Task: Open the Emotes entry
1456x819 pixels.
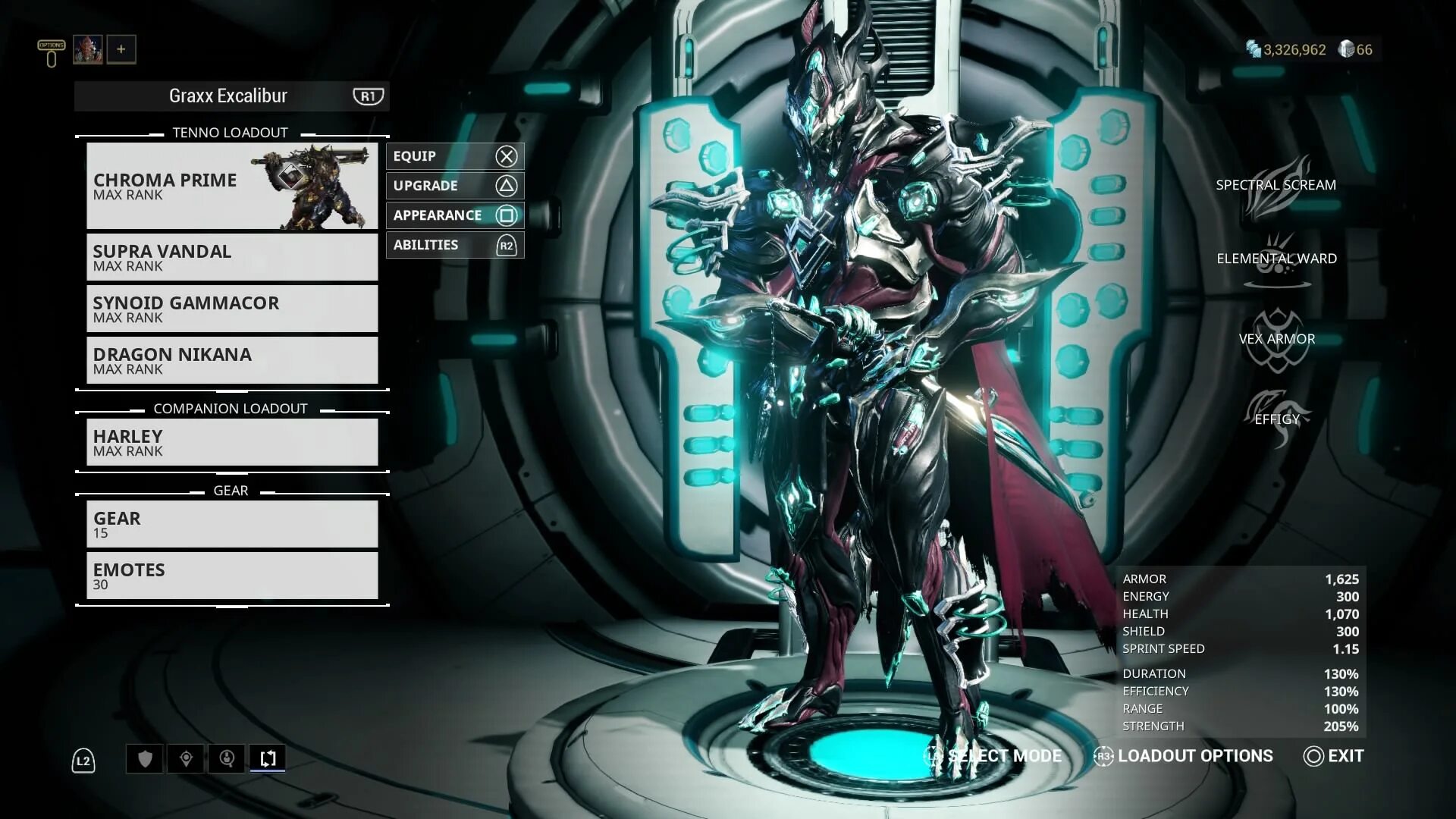Action: click(231, 576)
